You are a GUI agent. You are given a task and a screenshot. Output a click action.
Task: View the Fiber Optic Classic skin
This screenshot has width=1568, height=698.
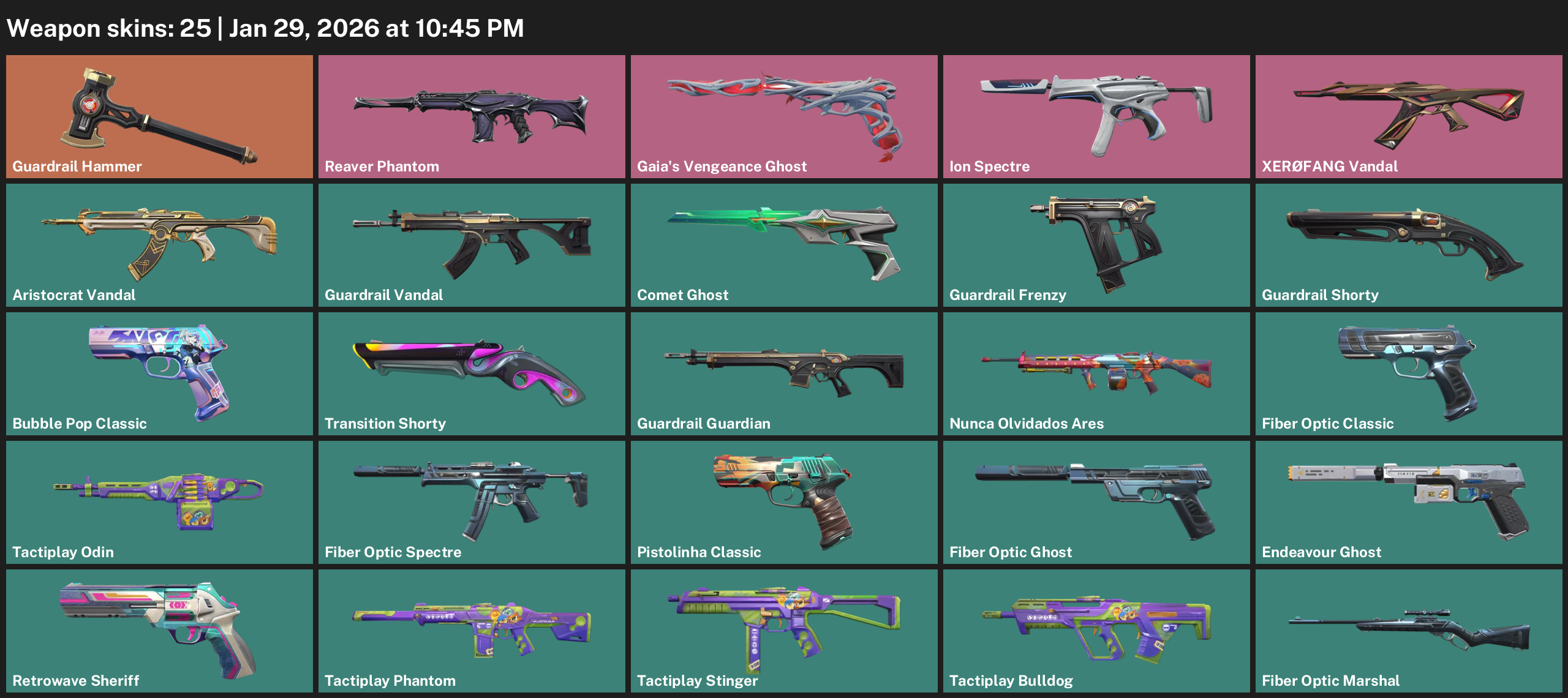[1409, 373]
